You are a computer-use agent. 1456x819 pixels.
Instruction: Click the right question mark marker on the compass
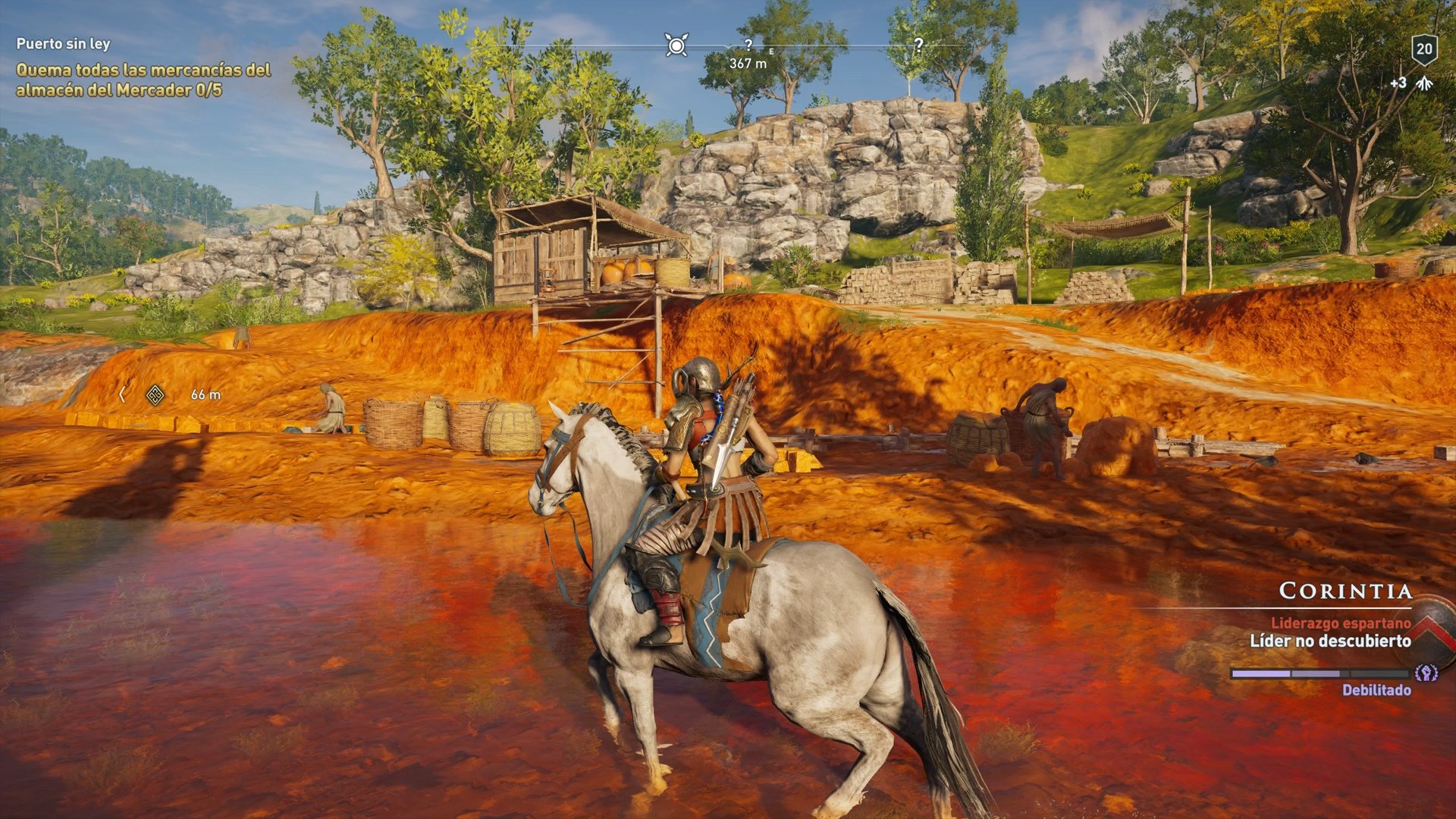pos(918,44)
